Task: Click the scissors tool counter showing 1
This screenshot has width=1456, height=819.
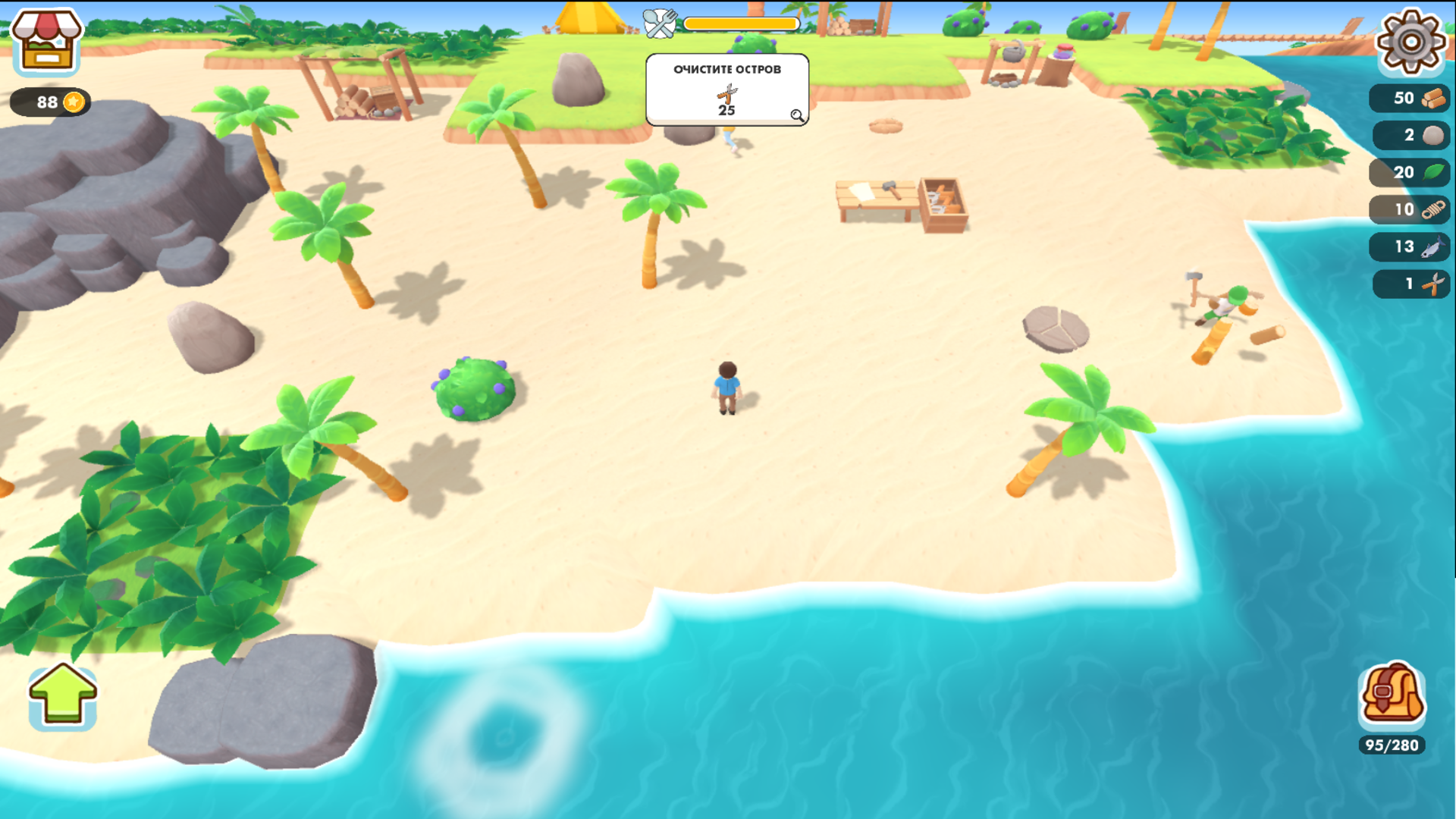Action: pyautogui.click(x=1408, y=284)
